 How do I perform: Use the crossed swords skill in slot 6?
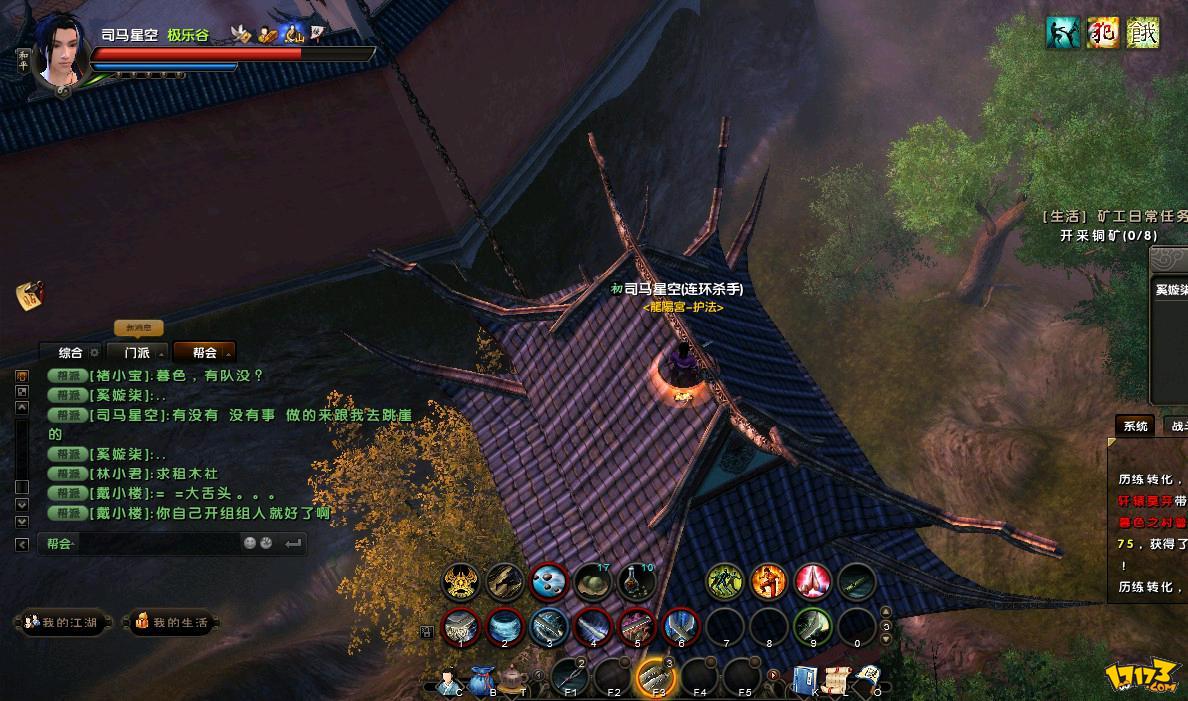(680, 628)
